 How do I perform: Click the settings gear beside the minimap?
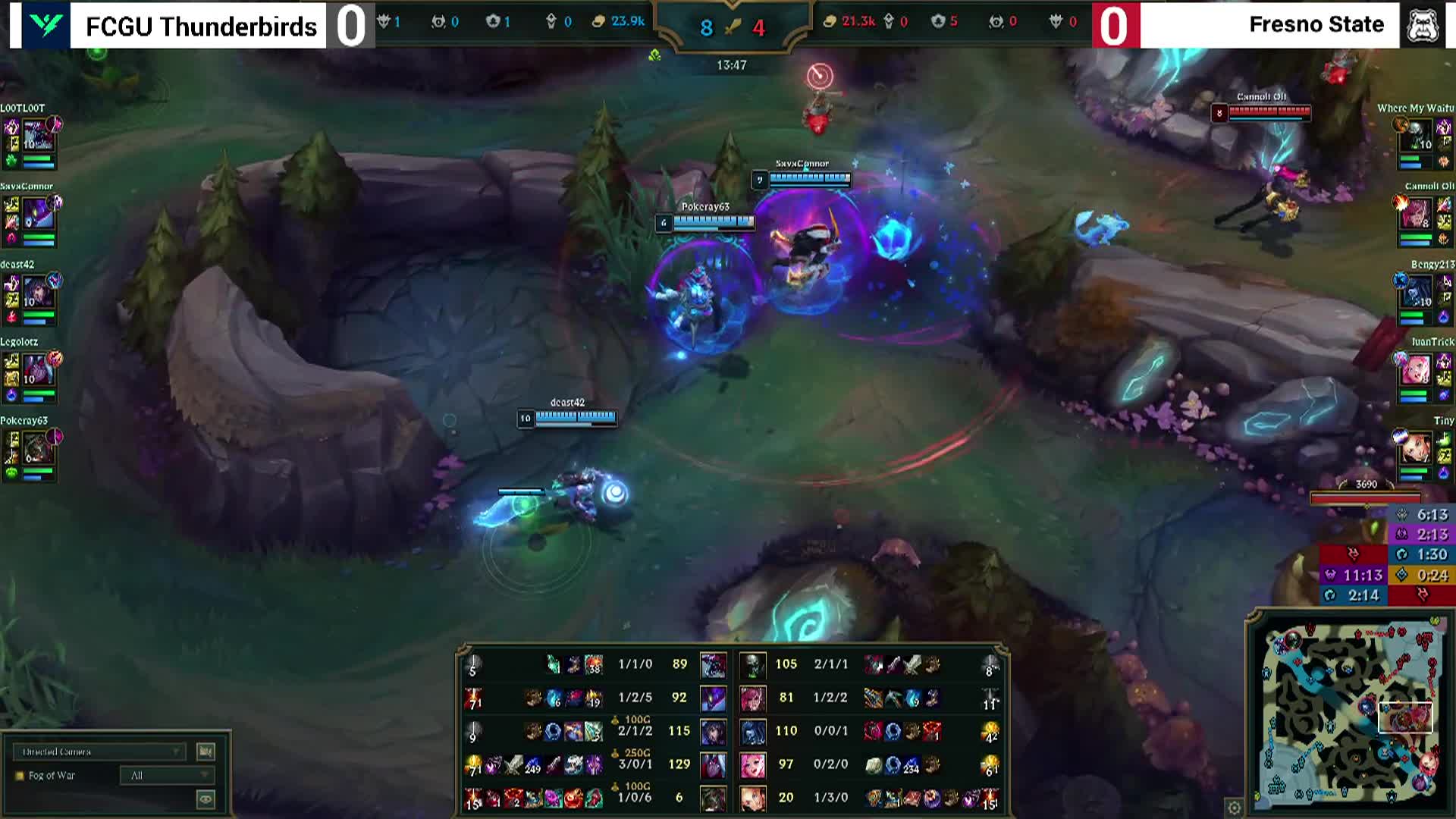(1233, 808)
